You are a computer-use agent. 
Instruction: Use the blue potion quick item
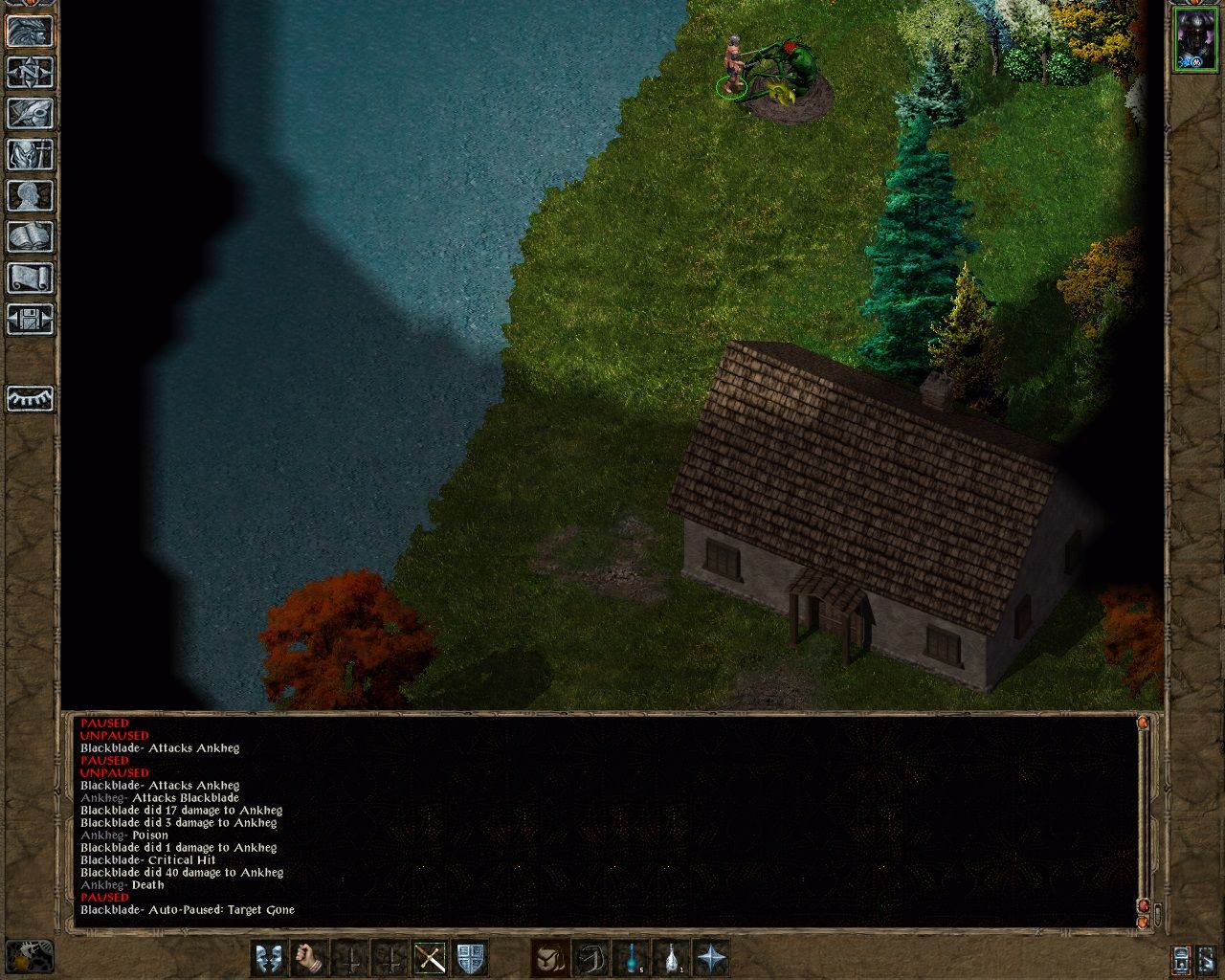[632, 958]
